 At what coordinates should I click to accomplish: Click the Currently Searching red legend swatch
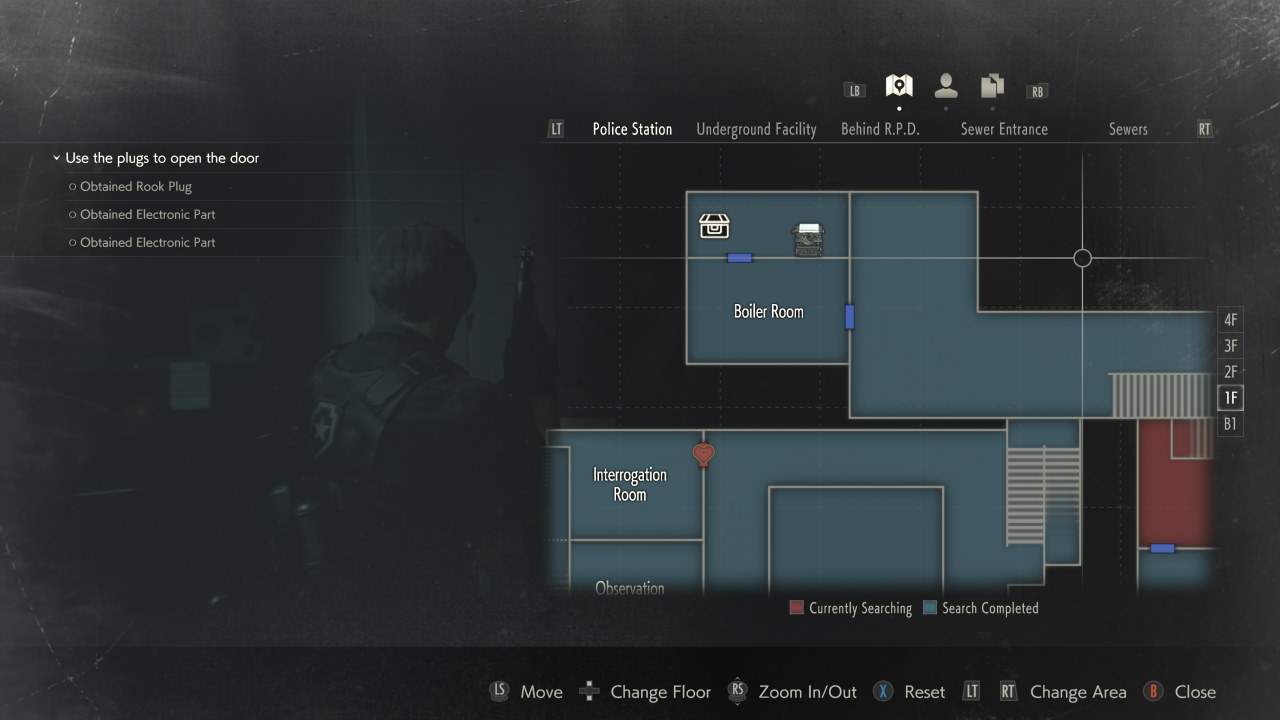point(796,608)
